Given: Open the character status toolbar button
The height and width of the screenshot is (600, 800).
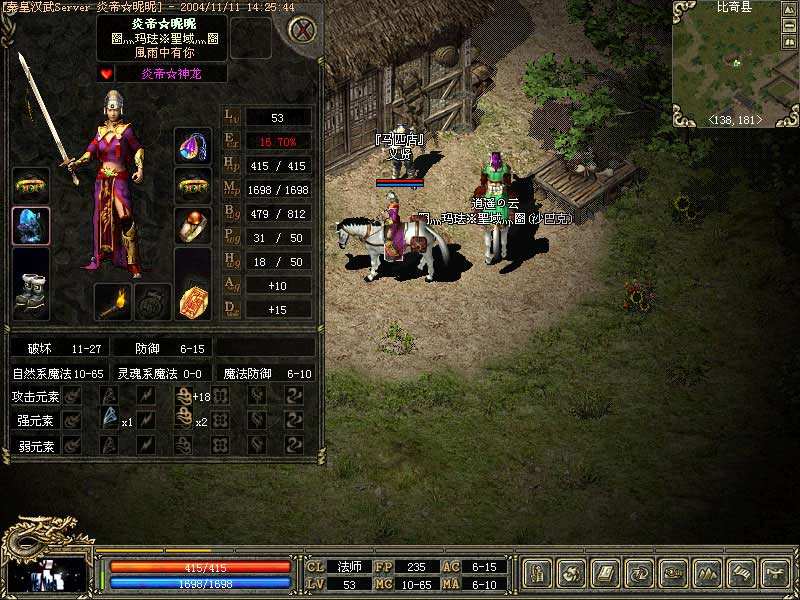Looking at the screenshot, I should (539, 573).
